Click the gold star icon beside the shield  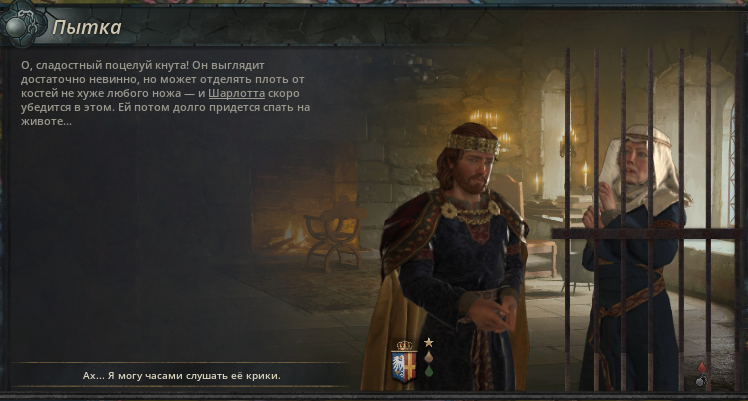click(428, 342)
